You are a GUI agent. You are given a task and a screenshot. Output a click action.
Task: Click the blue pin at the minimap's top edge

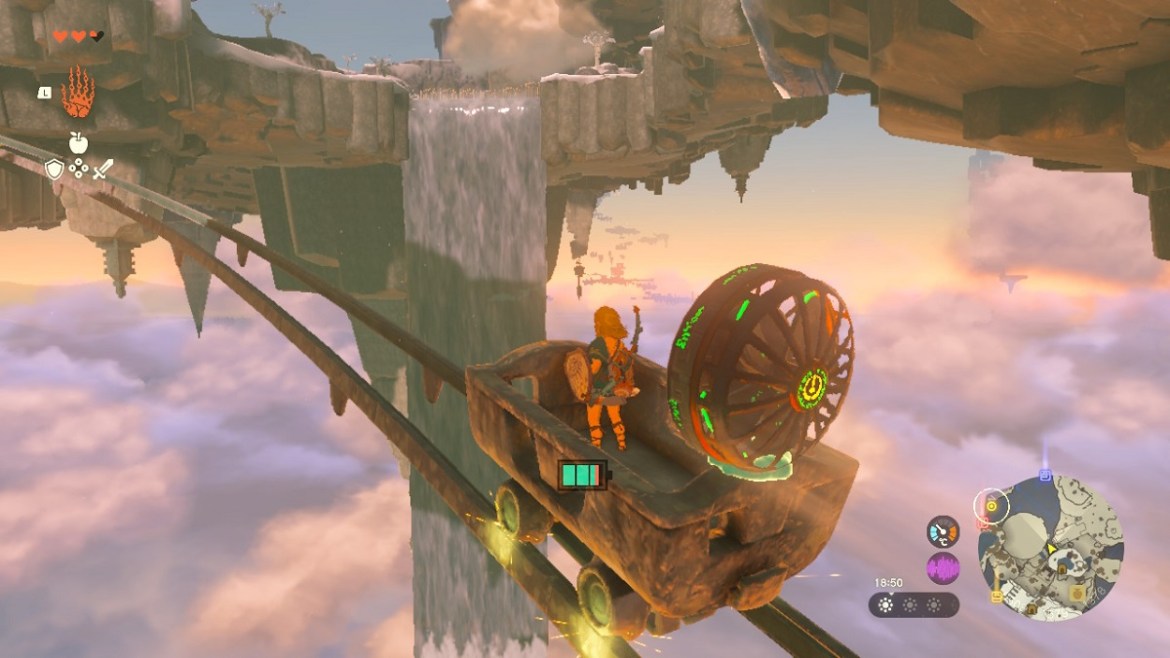[1045, 475]
